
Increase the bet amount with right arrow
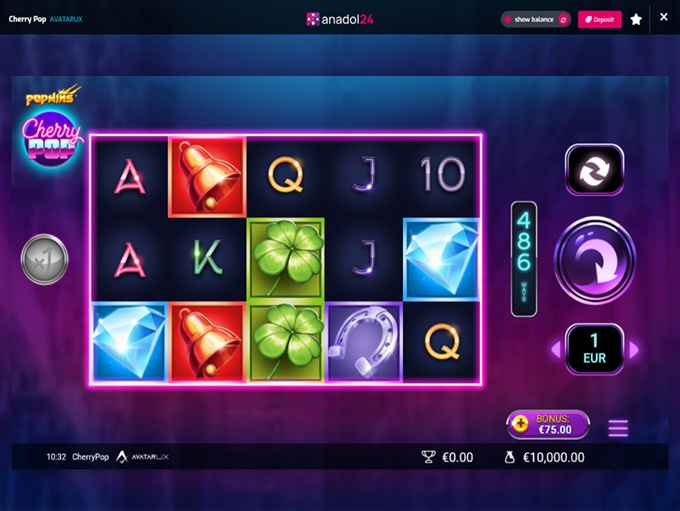click(633, 350)
